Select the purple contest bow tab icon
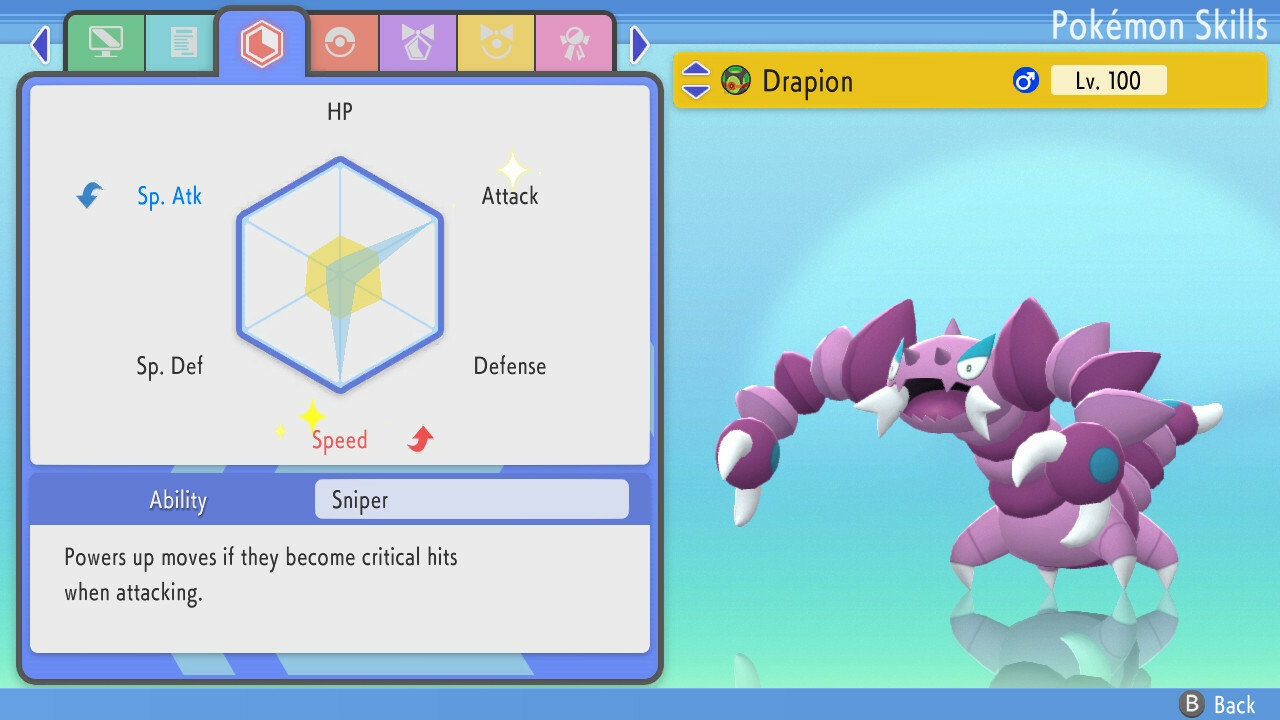 (x=418, y=42)
